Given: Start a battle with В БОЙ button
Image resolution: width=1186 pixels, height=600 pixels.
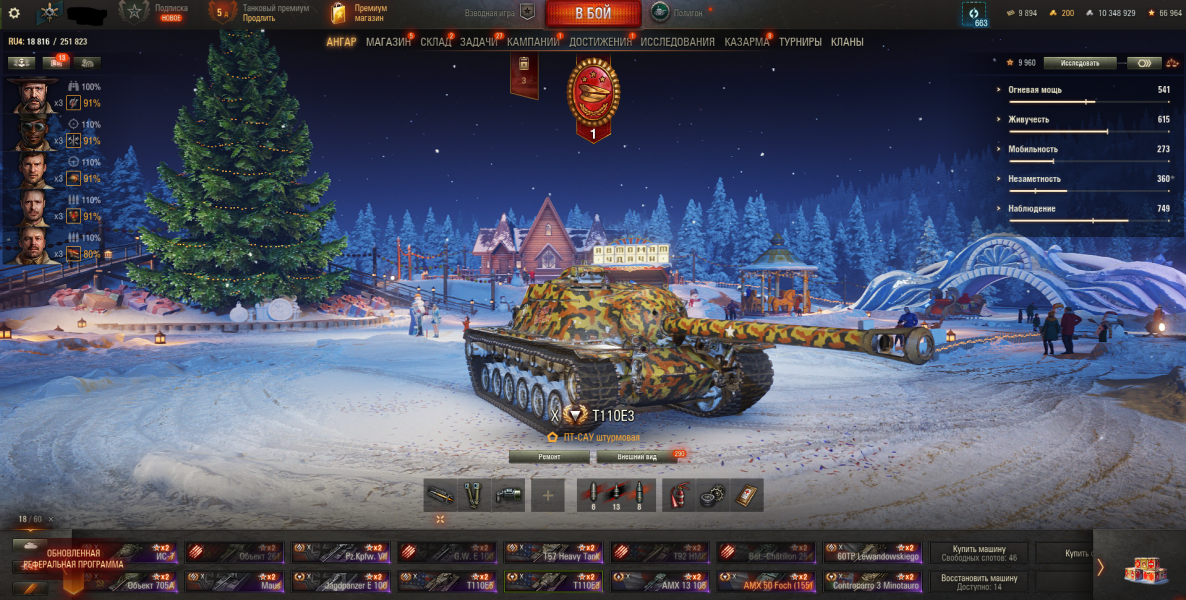Looking at the screenshot, I should (x=593, y=14).
